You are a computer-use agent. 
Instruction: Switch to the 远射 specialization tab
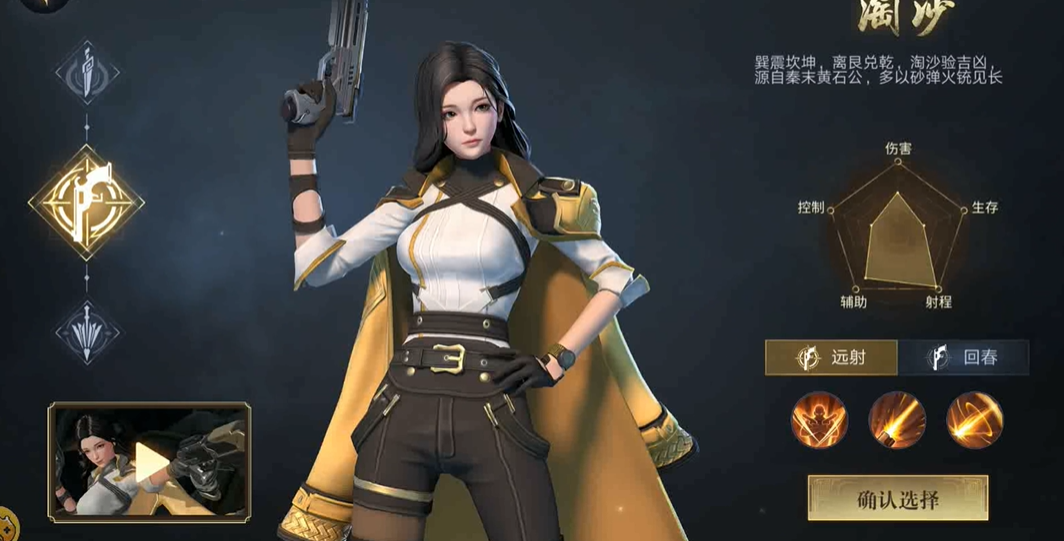pyautogui.click(x=831, y=357)
